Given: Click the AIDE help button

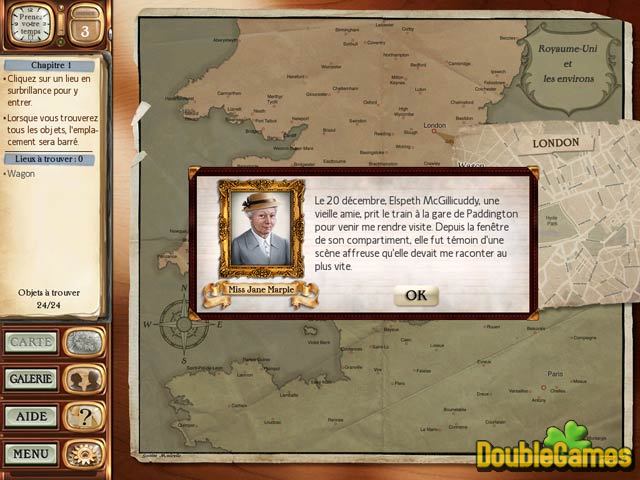Looking at the screenshot, I should [31, 416].
